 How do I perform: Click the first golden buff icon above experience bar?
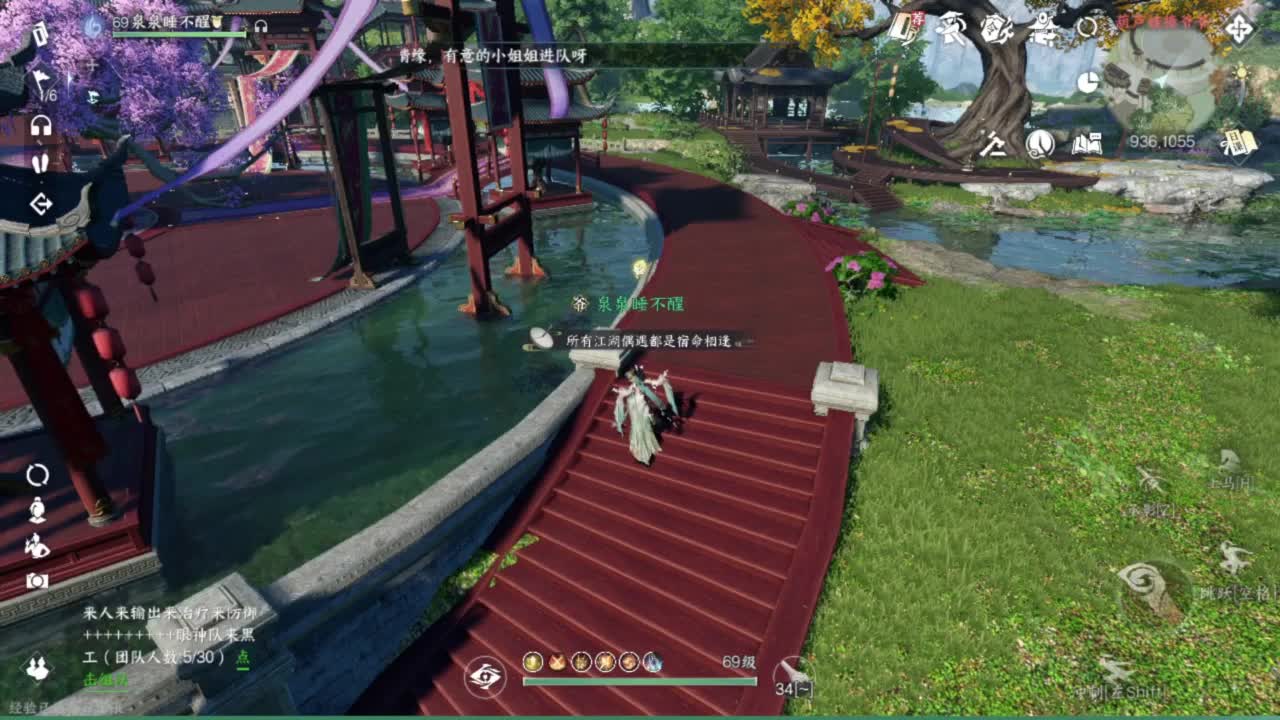coord(531,662)
